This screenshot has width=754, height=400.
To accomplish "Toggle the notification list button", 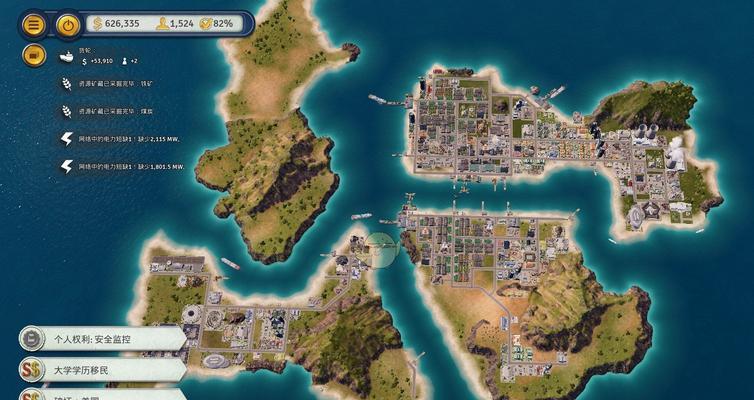I will point(33,56).
